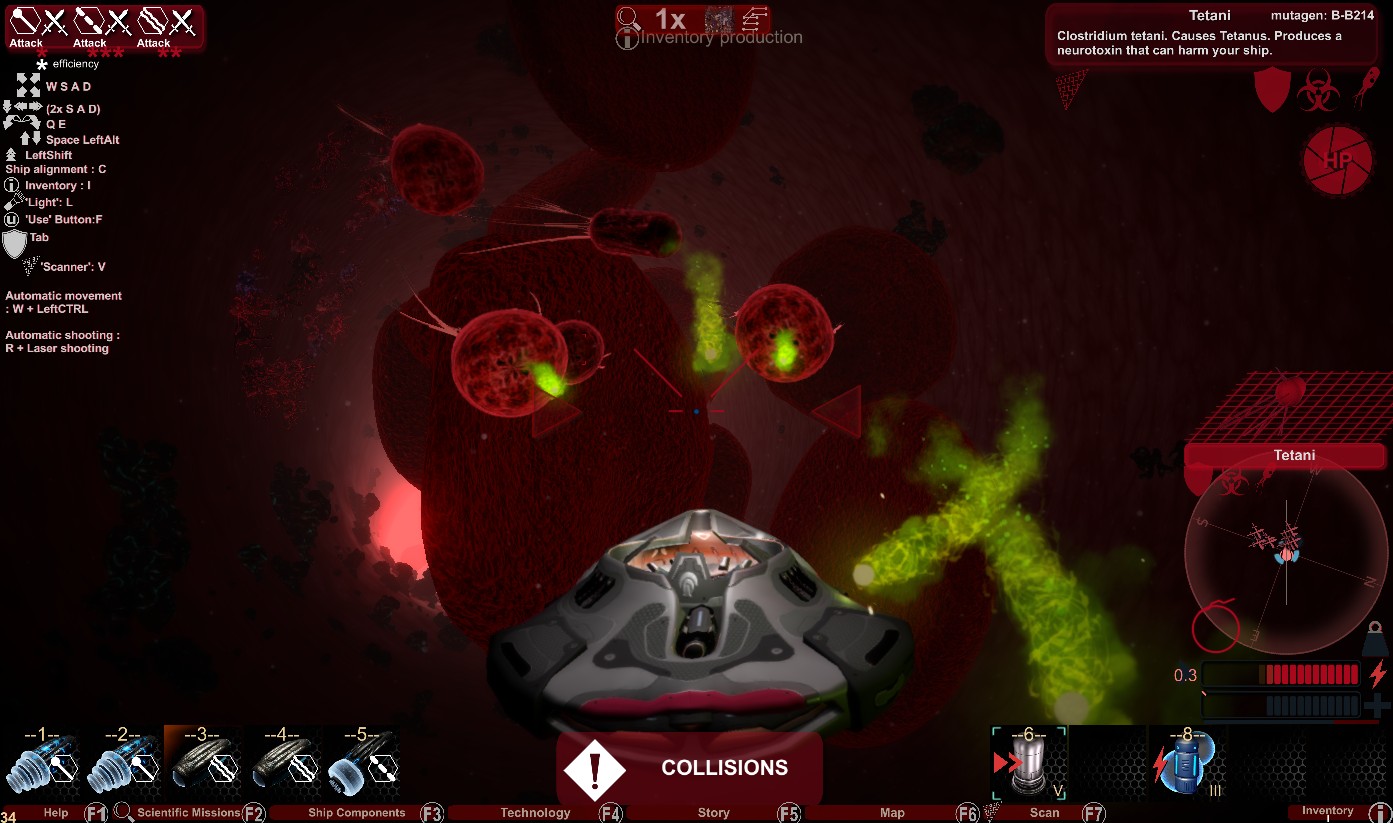The height and width of the screenshot is (823, 1393).
Task: Open the Help menu
Action: point(56,813)
